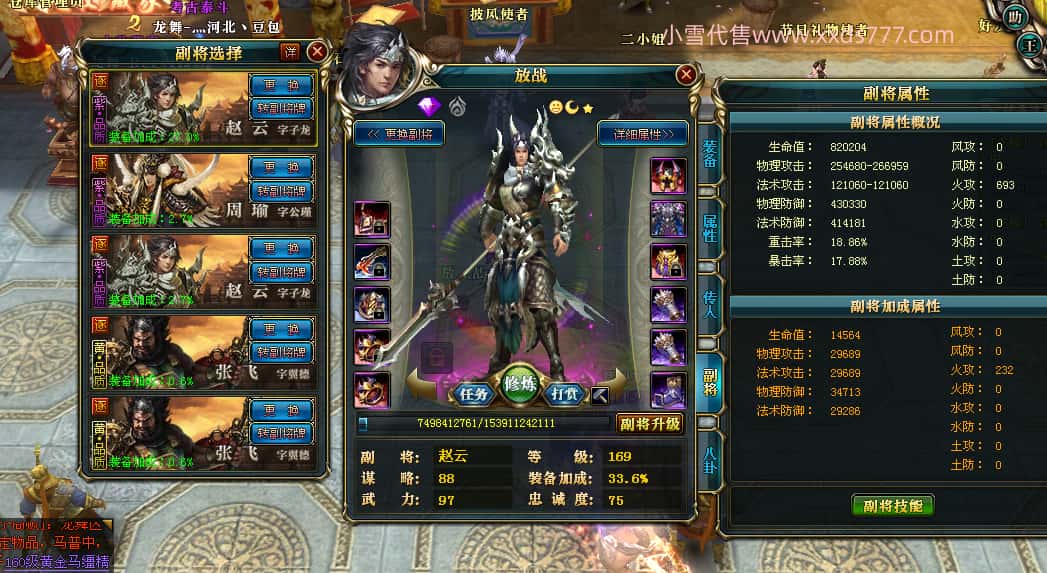
Task: Switch to the 装备 tab
Action: pos(710,154)
